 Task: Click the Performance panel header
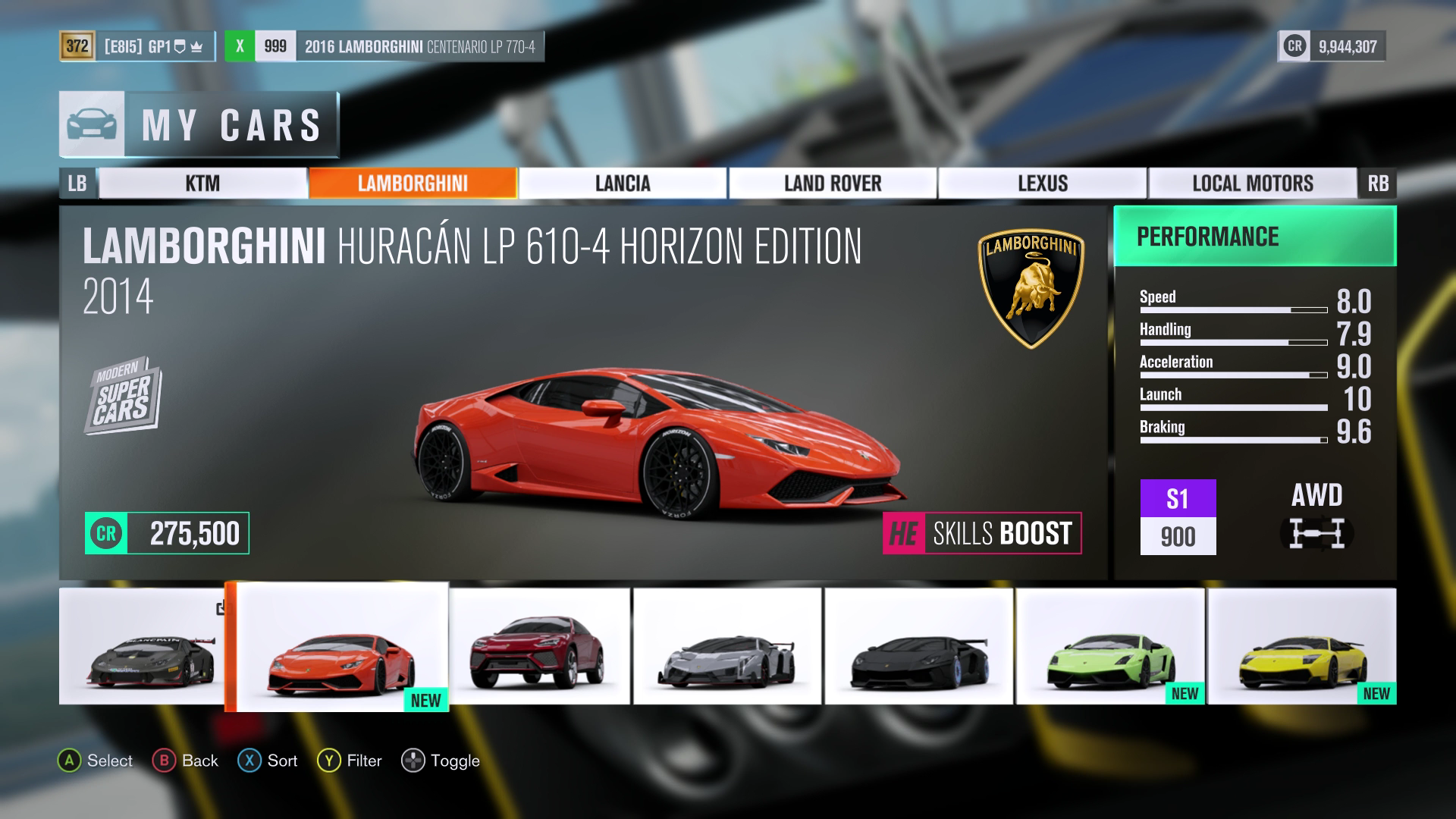click(1254, 237)
